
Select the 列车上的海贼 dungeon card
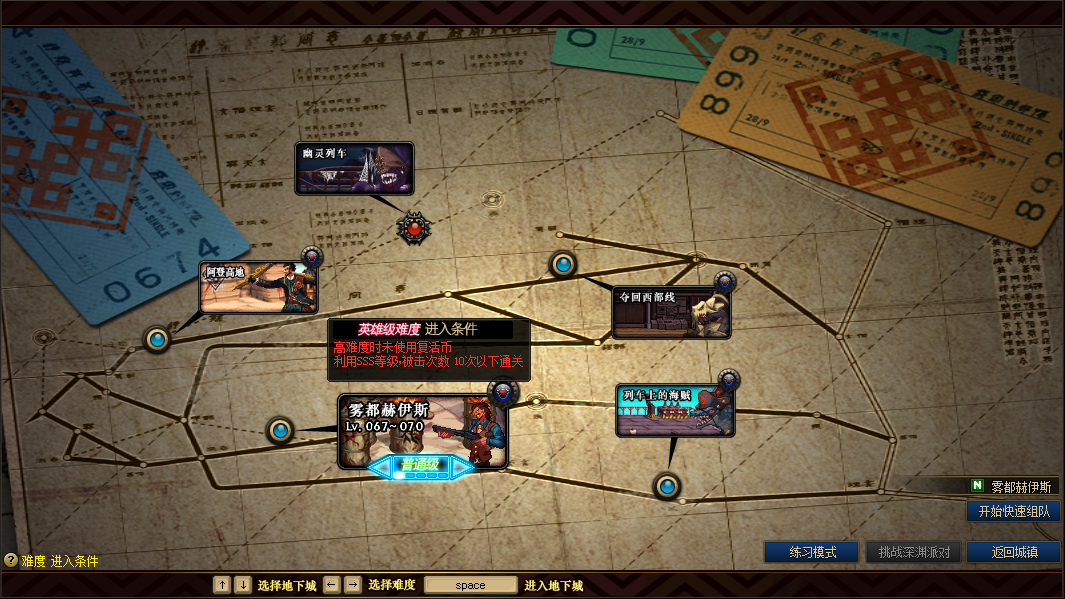[675, 410]
